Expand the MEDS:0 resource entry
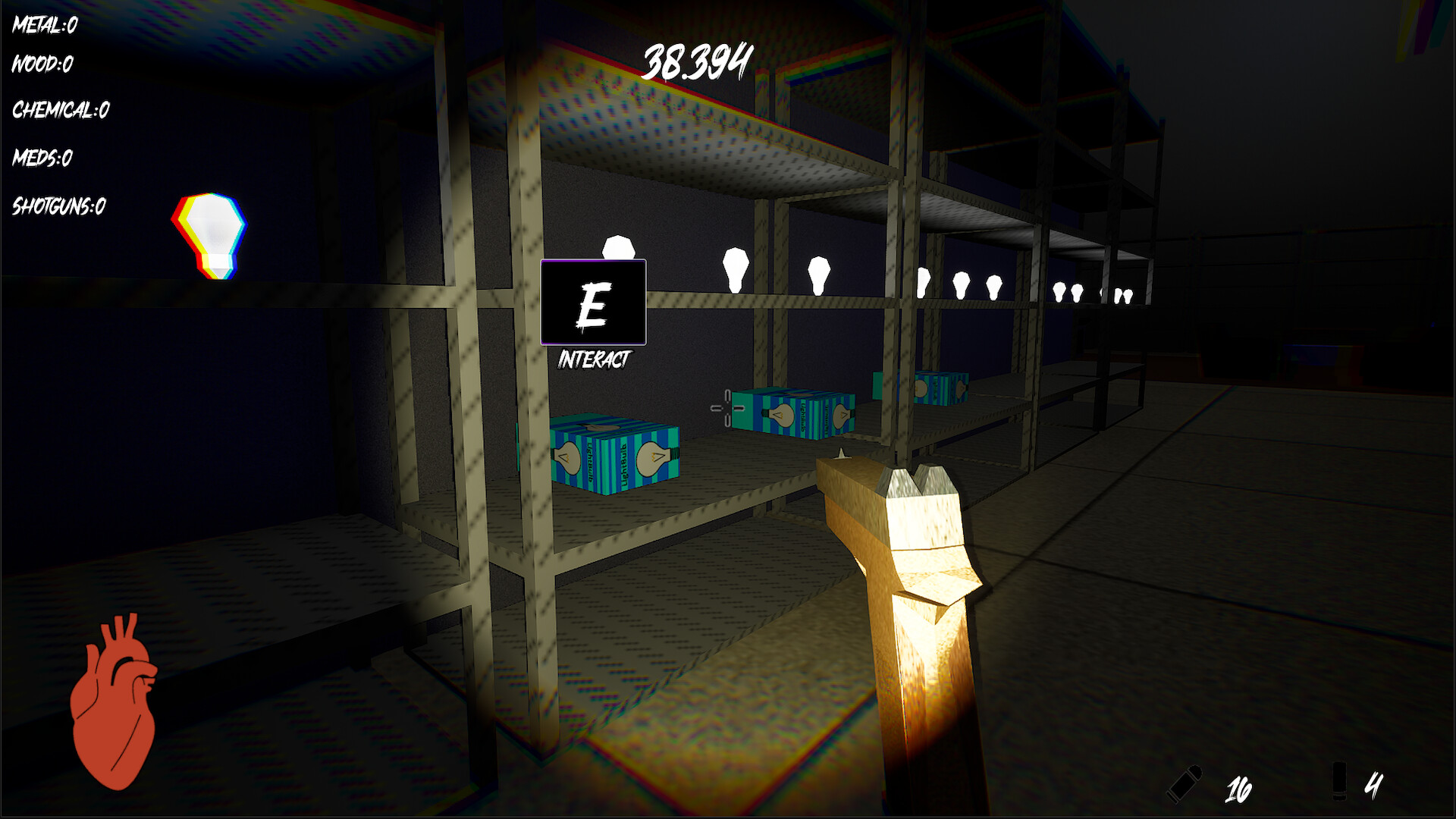The height and width of the screenshot is (819, 1456). pos(42,158)
